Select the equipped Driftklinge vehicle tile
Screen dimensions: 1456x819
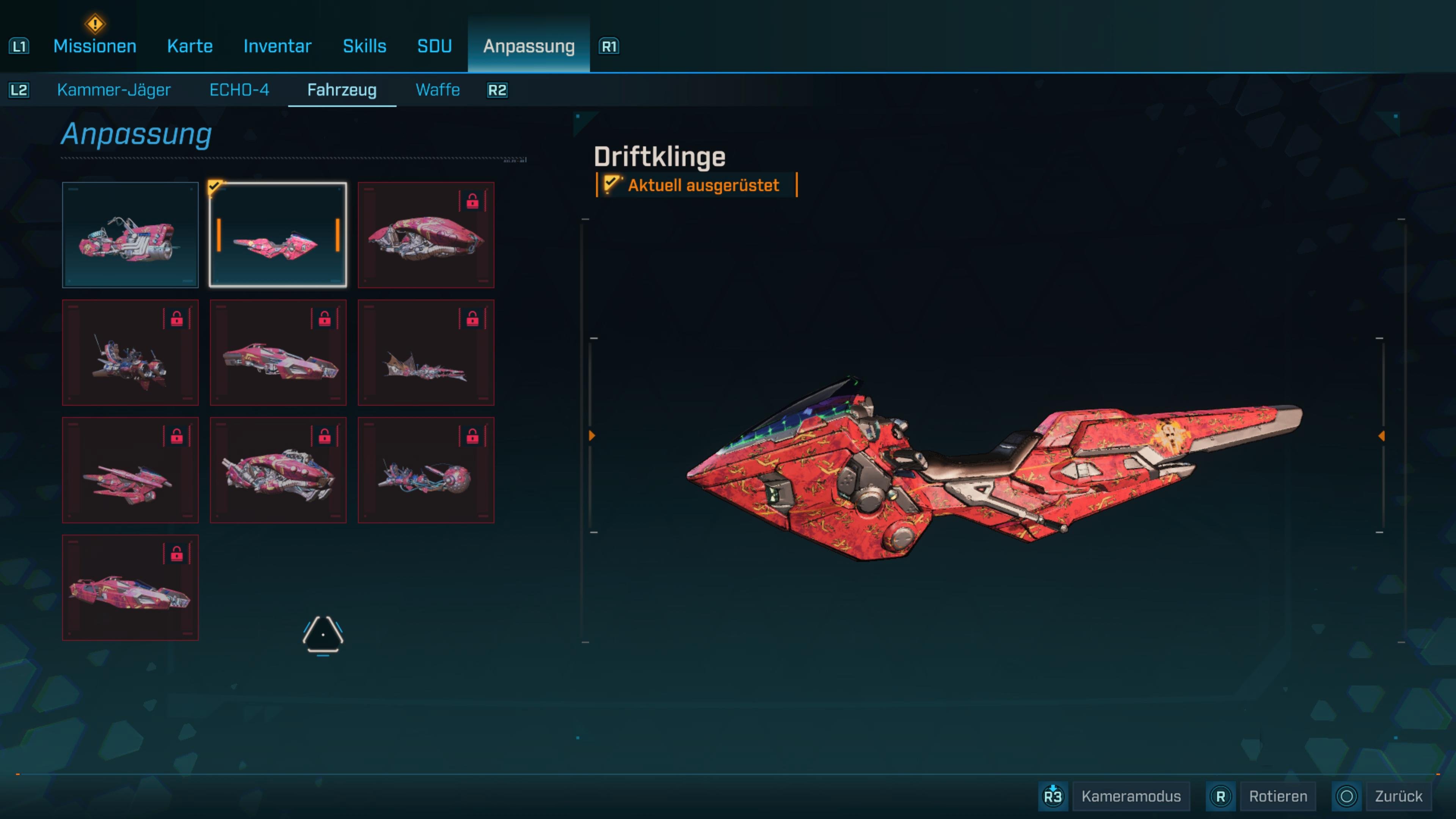pos(278,235)
